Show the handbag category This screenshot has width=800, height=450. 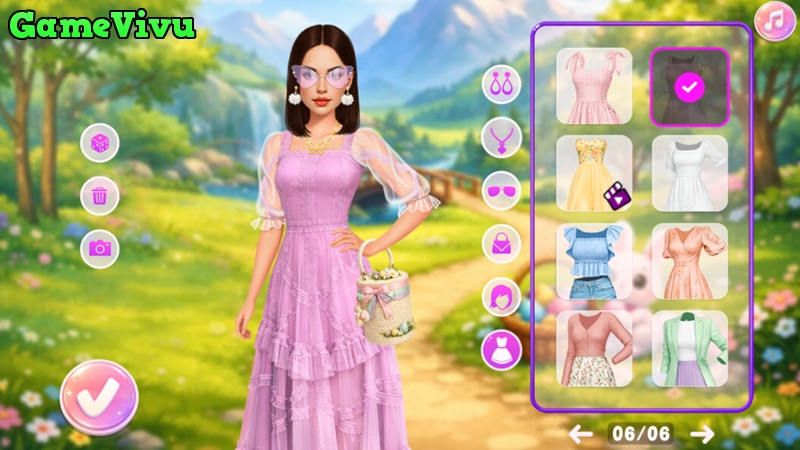(x=502, y=243)
